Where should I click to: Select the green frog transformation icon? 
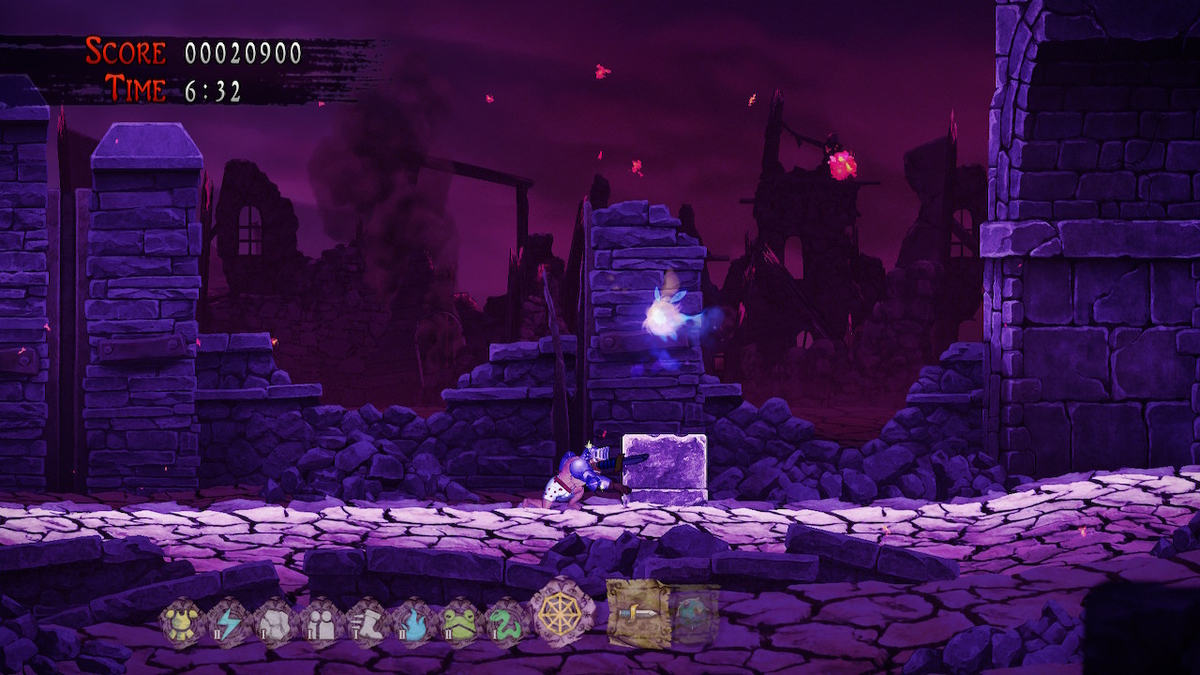click(x=460, y=621)
